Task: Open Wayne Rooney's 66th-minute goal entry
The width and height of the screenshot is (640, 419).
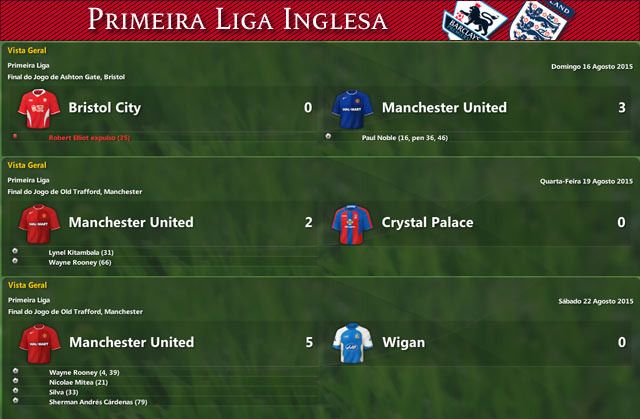Action: coord(81,262)
